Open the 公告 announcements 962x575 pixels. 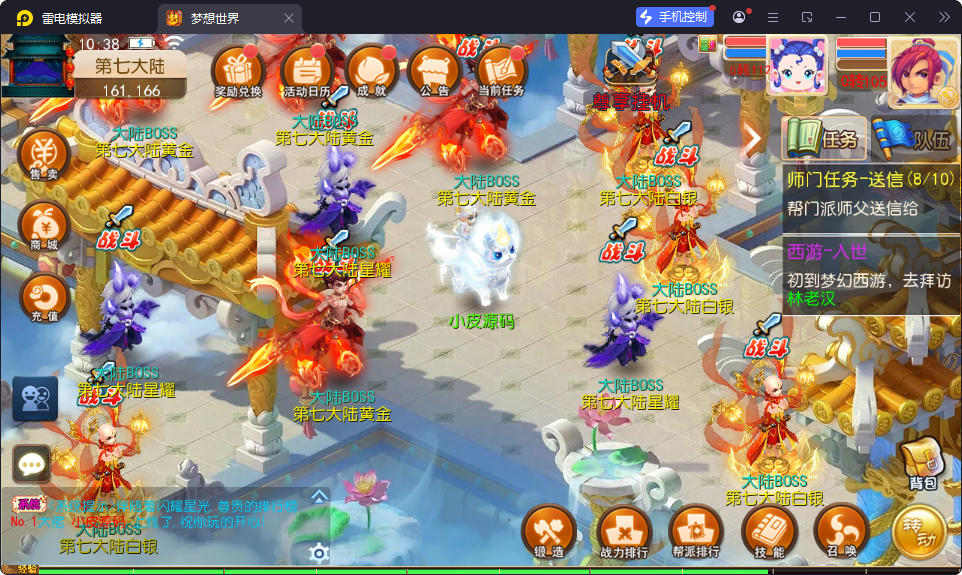click(x=435, y=70)
